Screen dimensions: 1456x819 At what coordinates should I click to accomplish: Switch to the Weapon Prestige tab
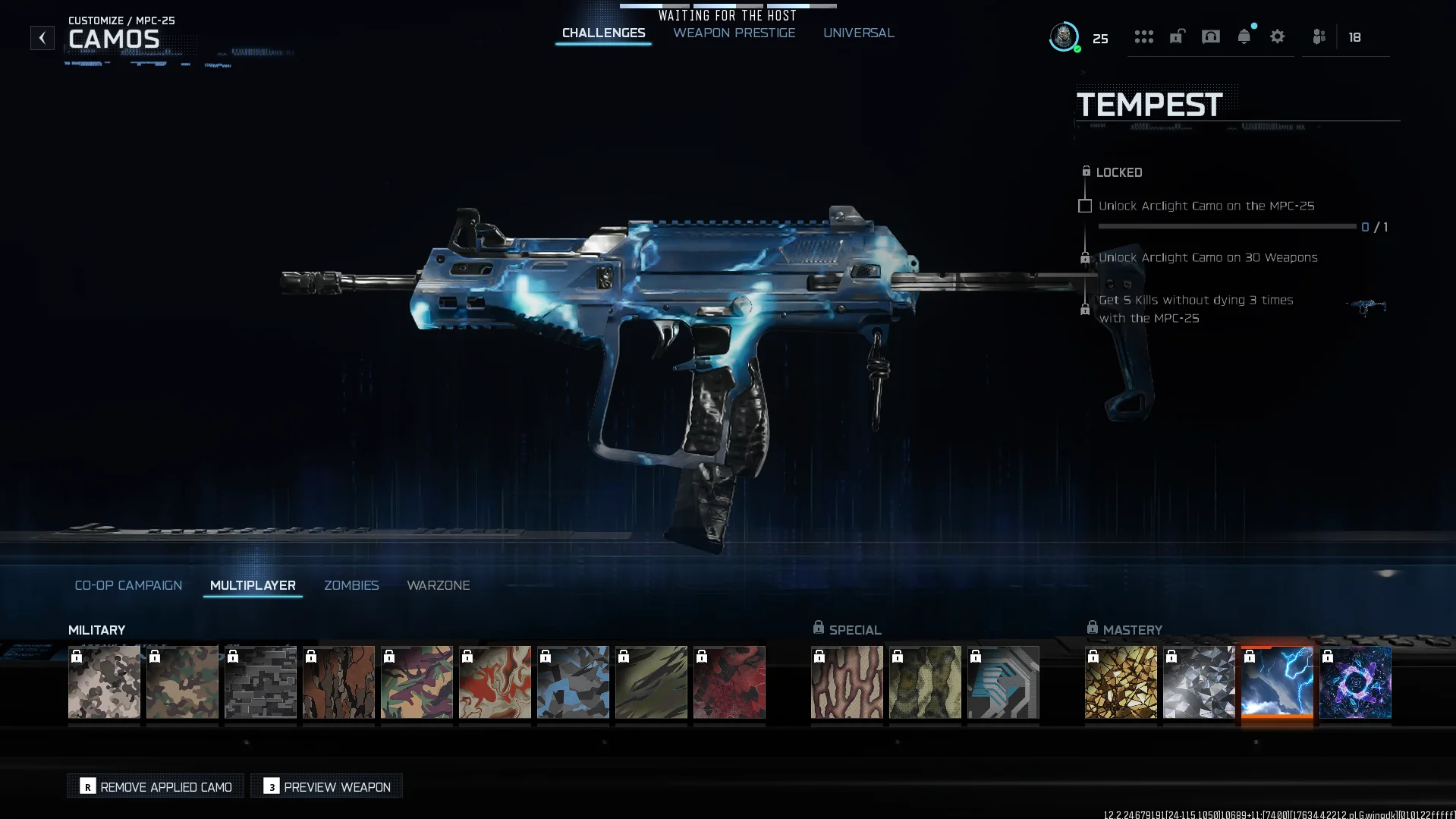[734, 33]
